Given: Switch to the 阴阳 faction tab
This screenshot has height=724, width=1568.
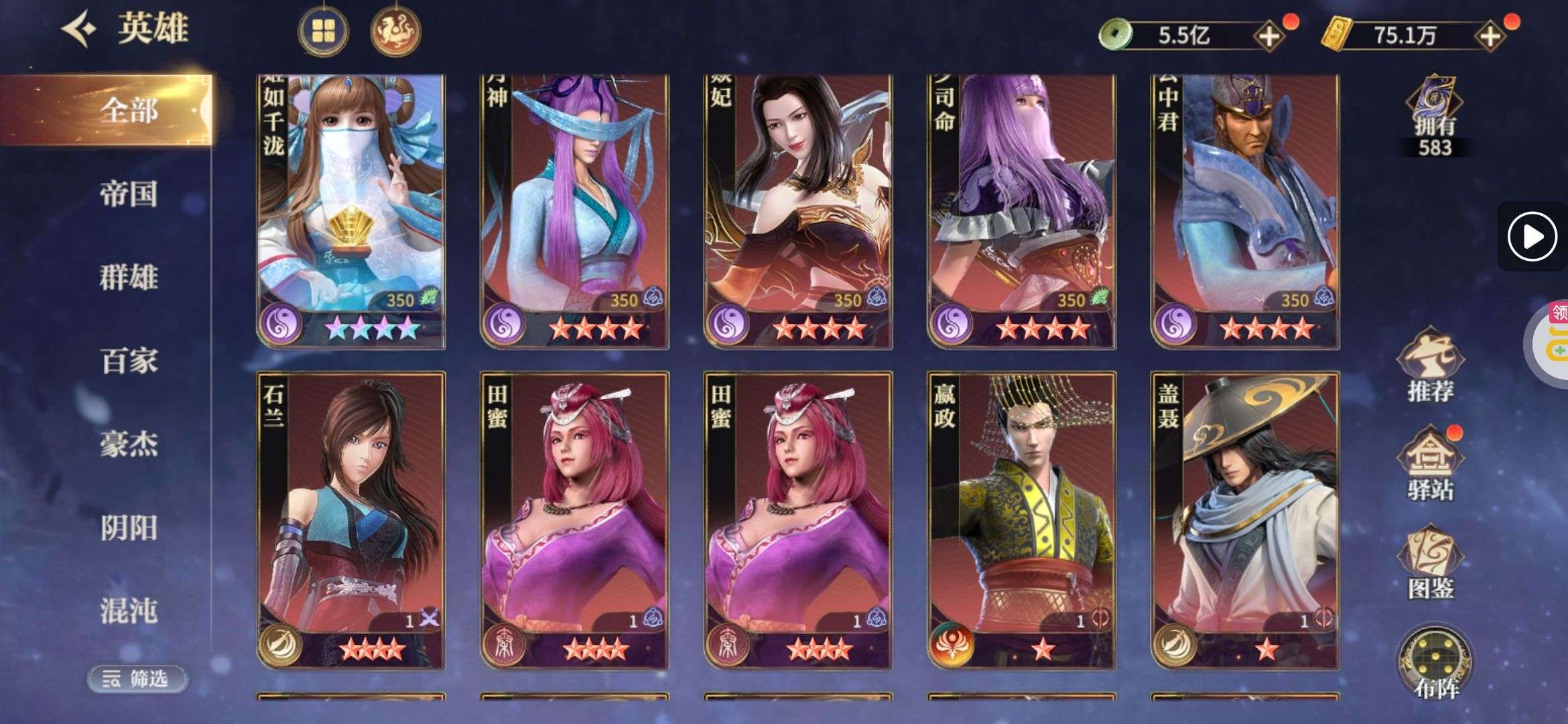Looking at the screenshot, I should [129, 528].
